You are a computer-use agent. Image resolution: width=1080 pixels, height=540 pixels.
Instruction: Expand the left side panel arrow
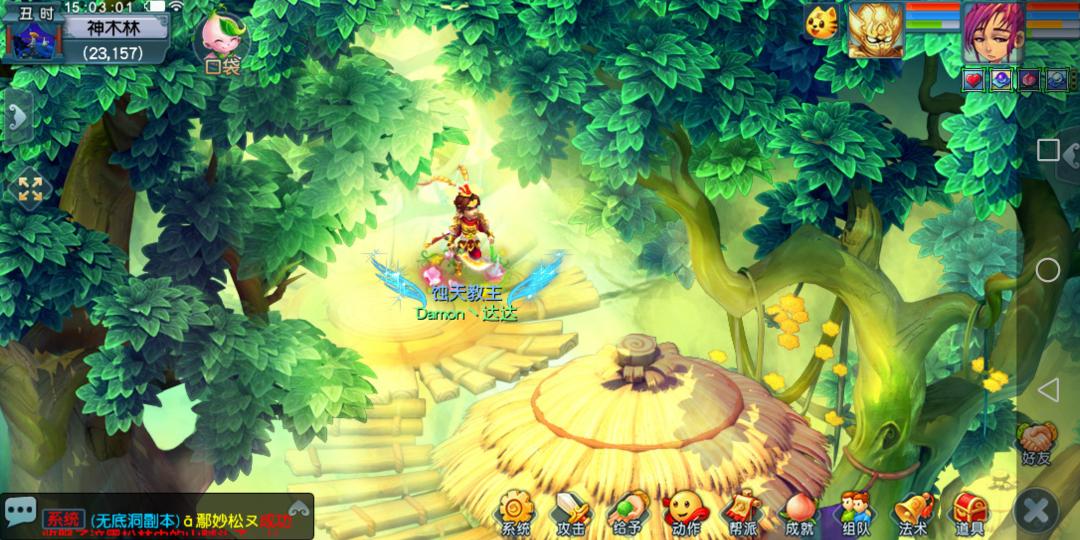(x=17, y=118)
